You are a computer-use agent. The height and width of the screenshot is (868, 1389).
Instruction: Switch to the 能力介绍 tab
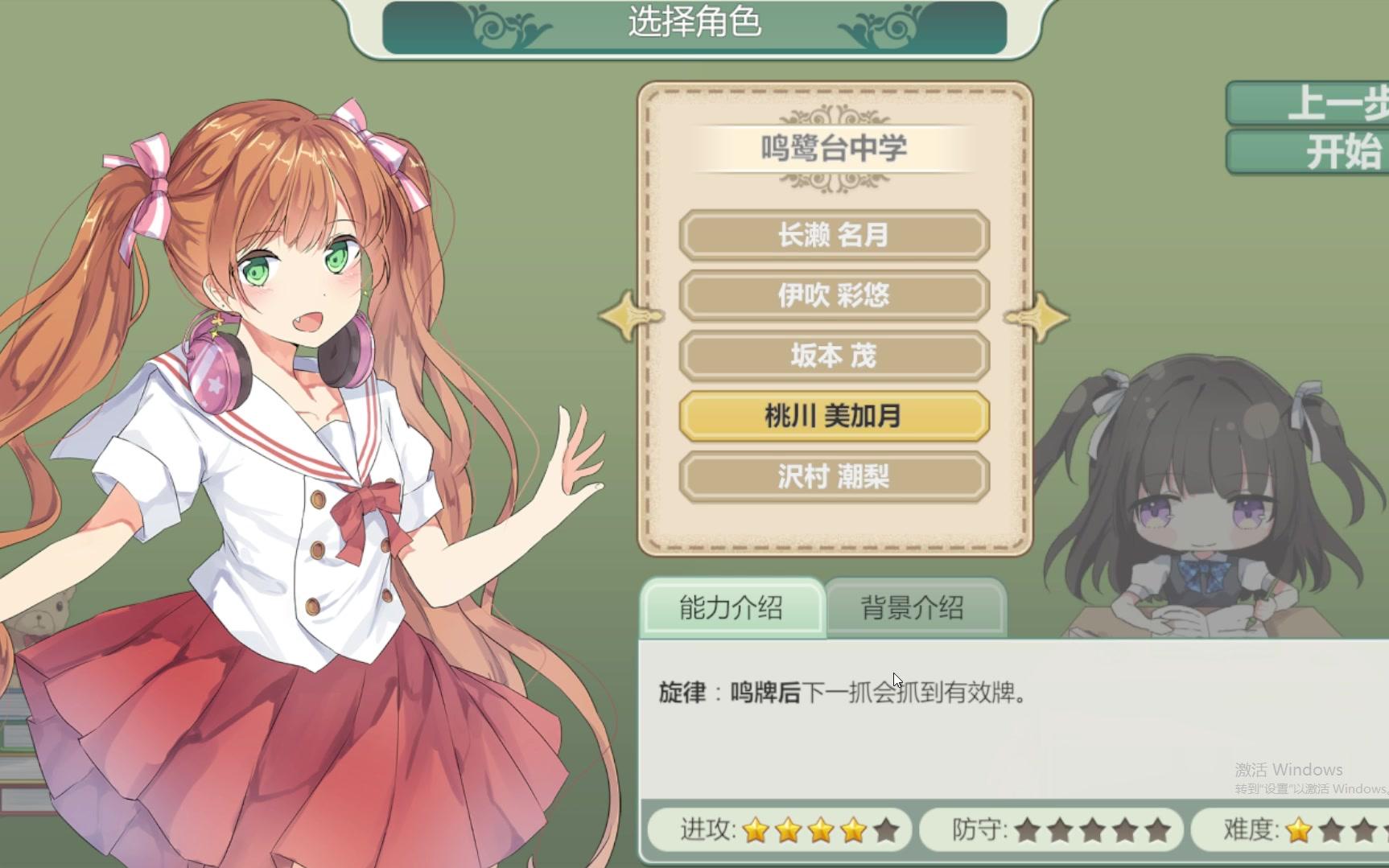732,609
